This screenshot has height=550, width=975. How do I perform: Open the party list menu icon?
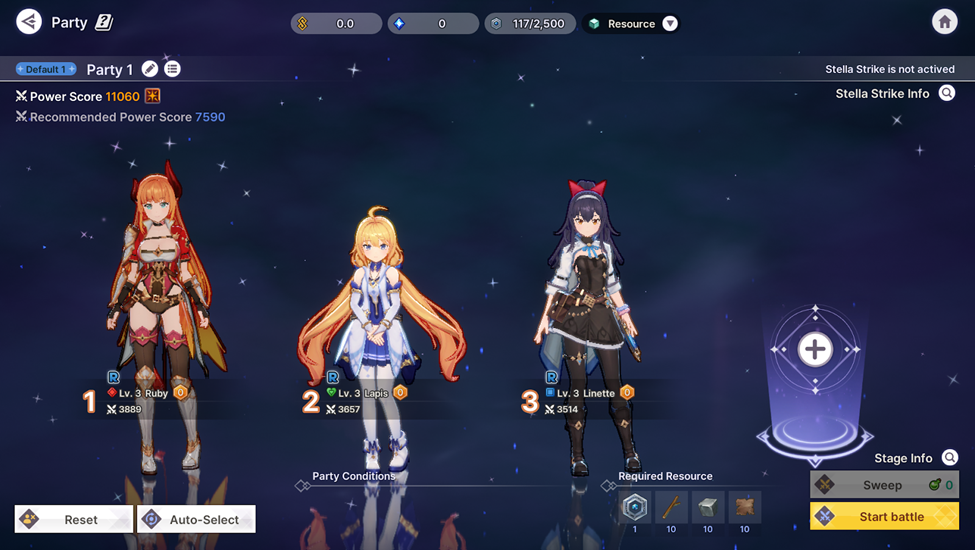pos(173,69)
